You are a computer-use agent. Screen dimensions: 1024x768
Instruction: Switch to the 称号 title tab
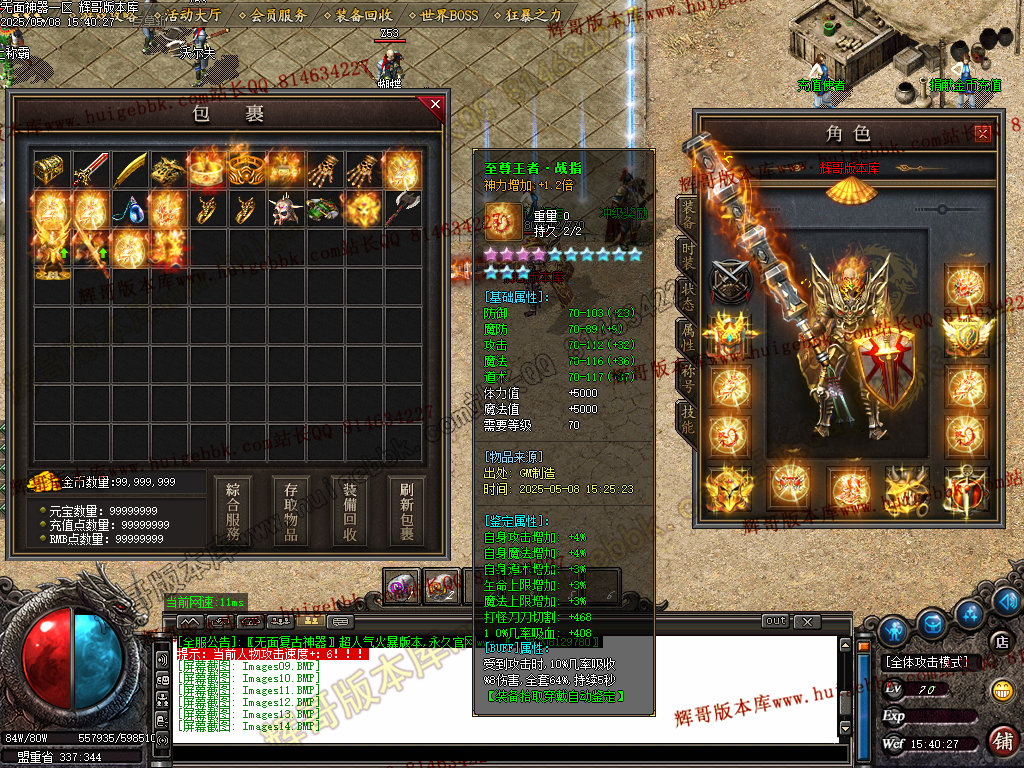[688, 378]
